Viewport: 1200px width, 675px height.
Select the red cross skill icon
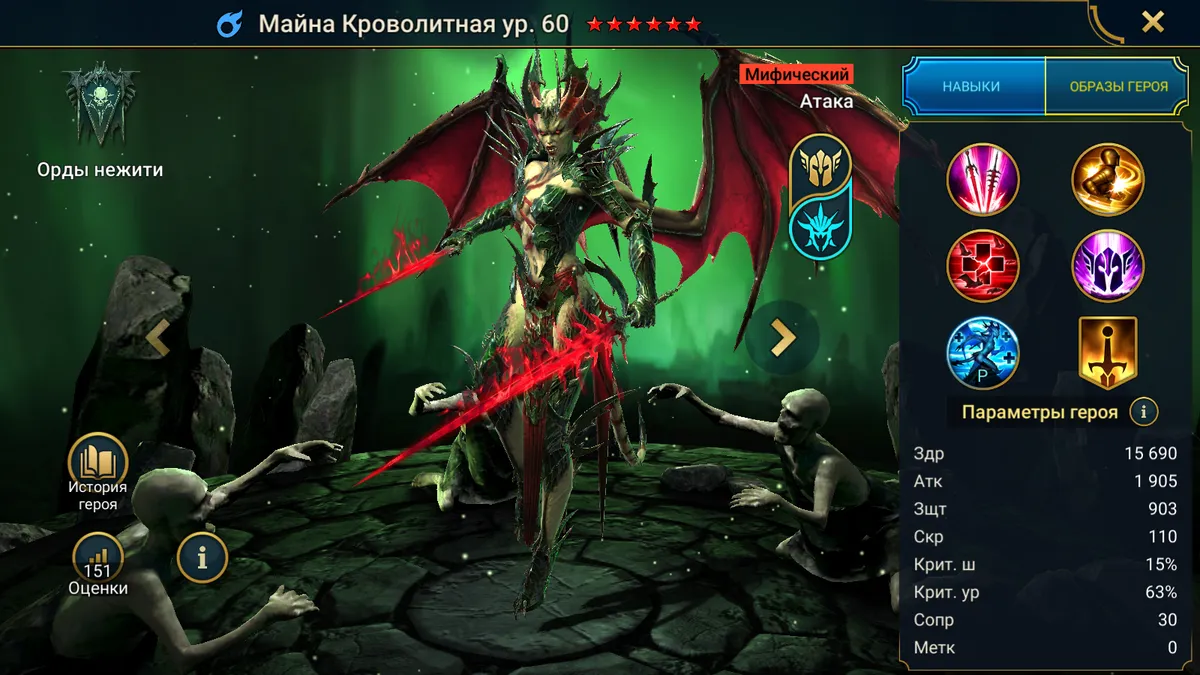983,266
